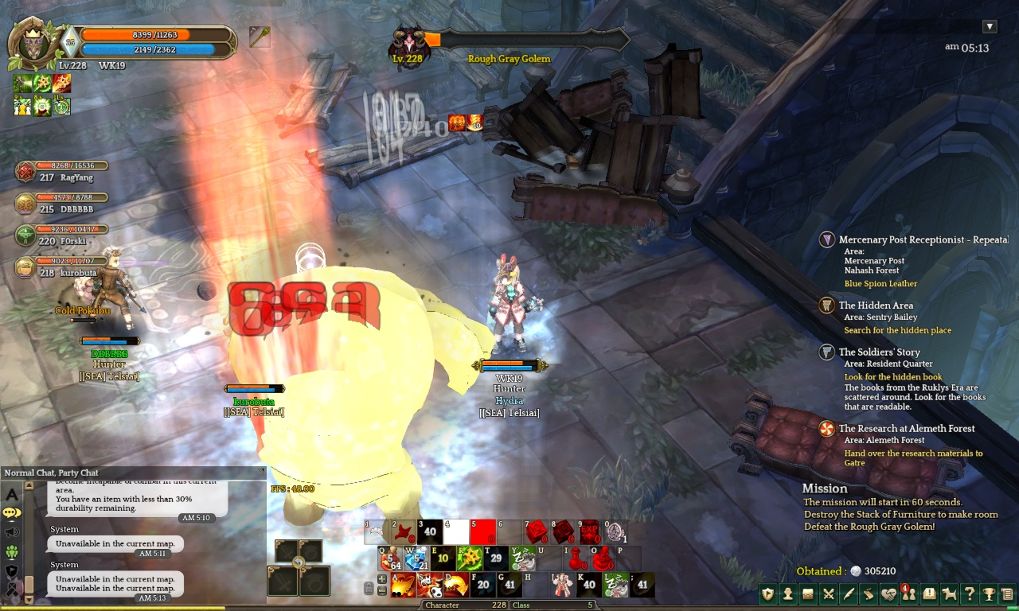Viewport: 1019px width, 611px height.
Task: Open the dog companion menu
Action: [x=948, y=594]
